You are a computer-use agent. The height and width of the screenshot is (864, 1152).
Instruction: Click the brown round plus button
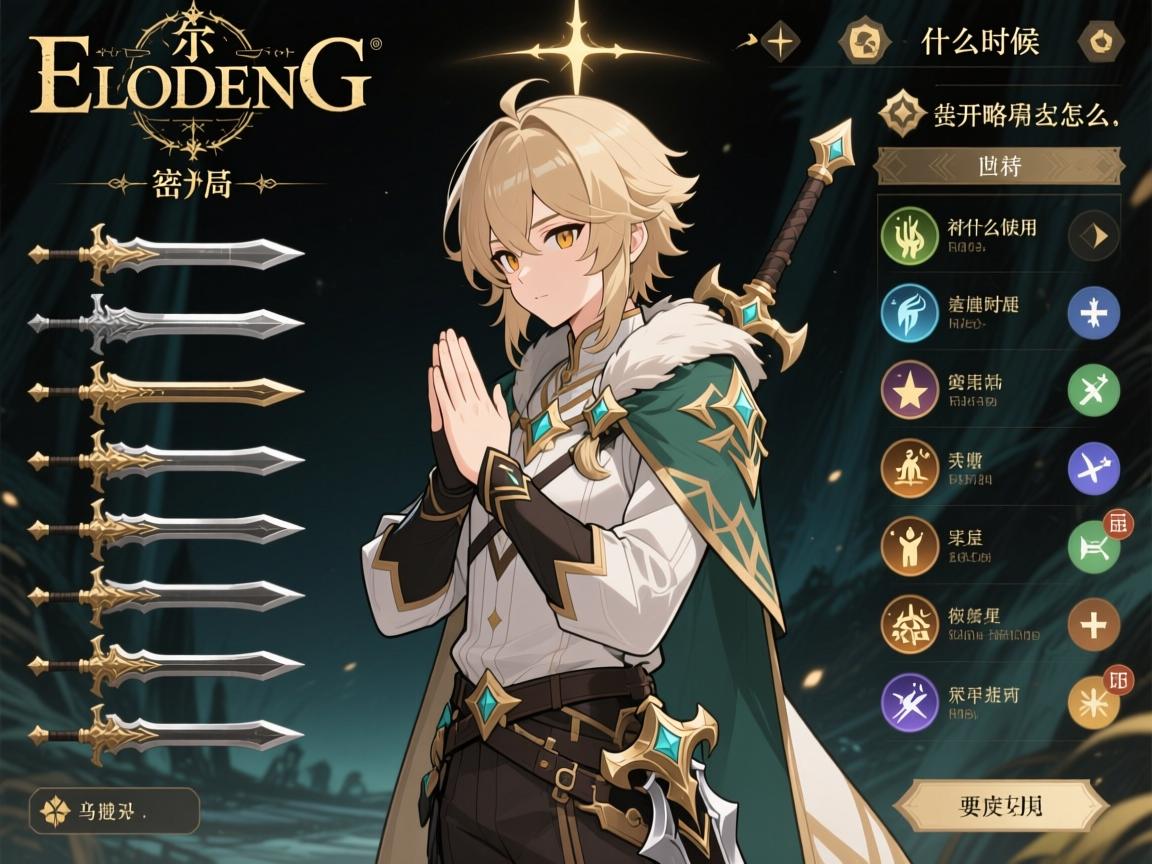(x=1094, y=625)
